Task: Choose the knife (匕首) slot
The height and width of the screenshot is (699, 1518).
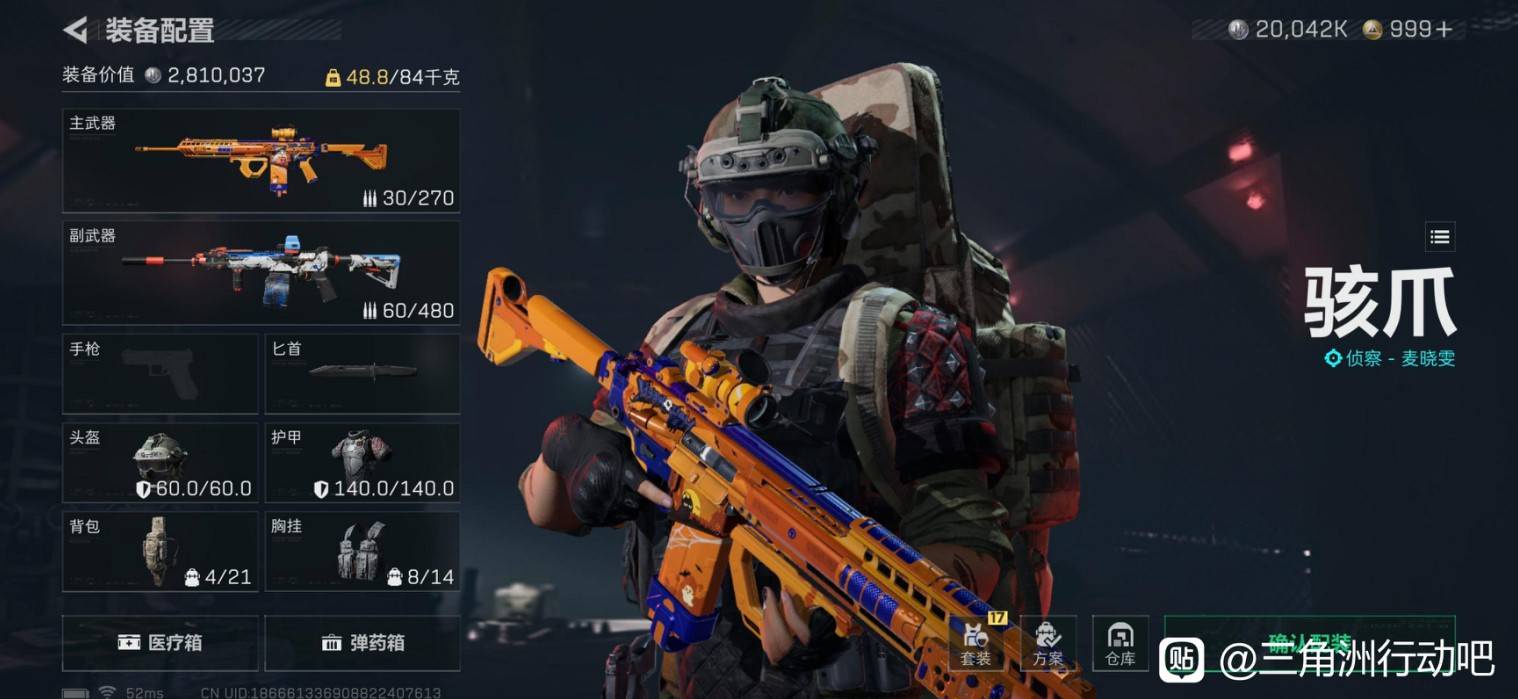Action: point(362,373)
